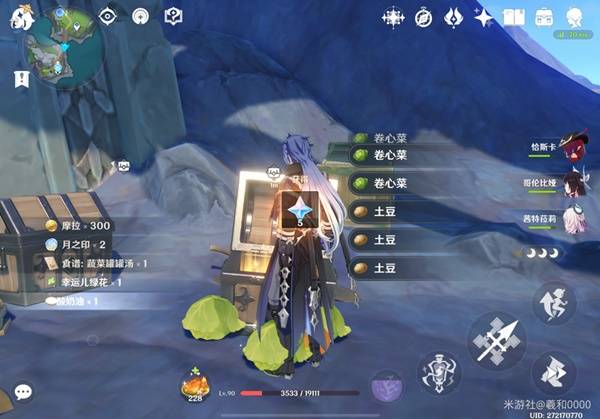
Task: Tap the sprint button
Action: pos(553,374)
